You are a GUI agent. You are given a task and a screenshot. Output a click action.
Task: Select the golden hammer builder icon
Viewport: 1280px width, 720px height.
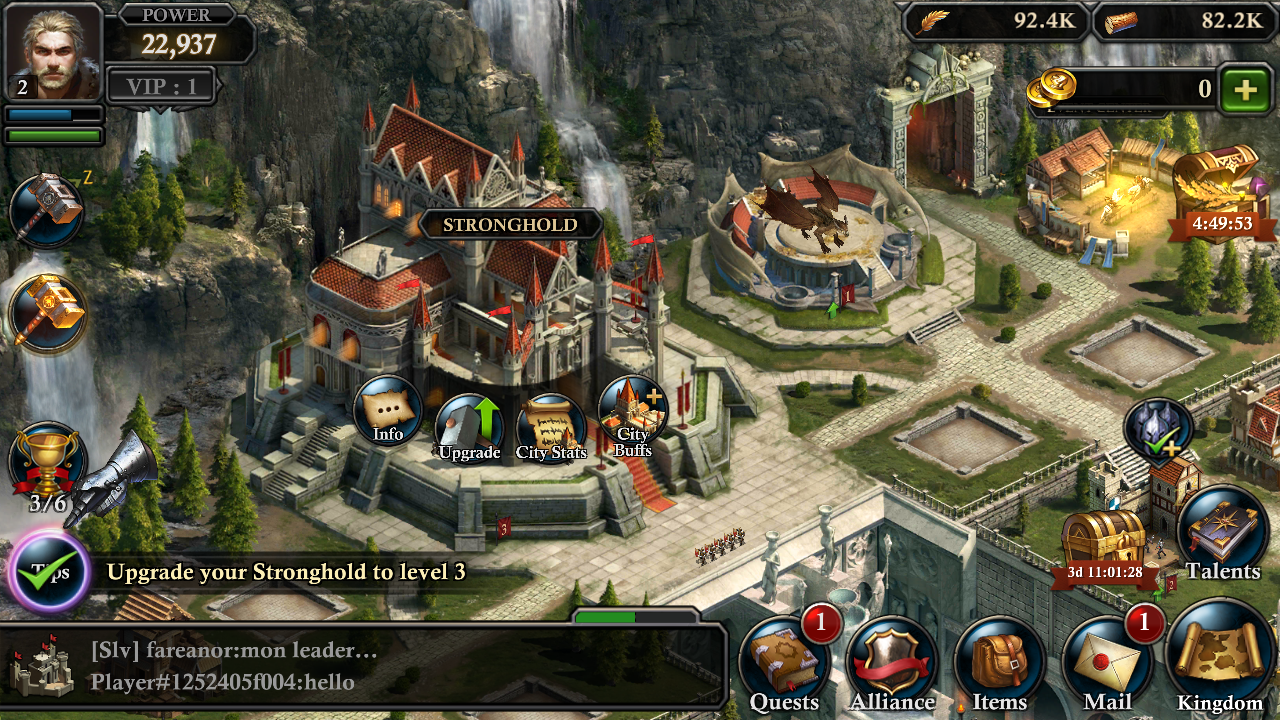tap(47, 313)
